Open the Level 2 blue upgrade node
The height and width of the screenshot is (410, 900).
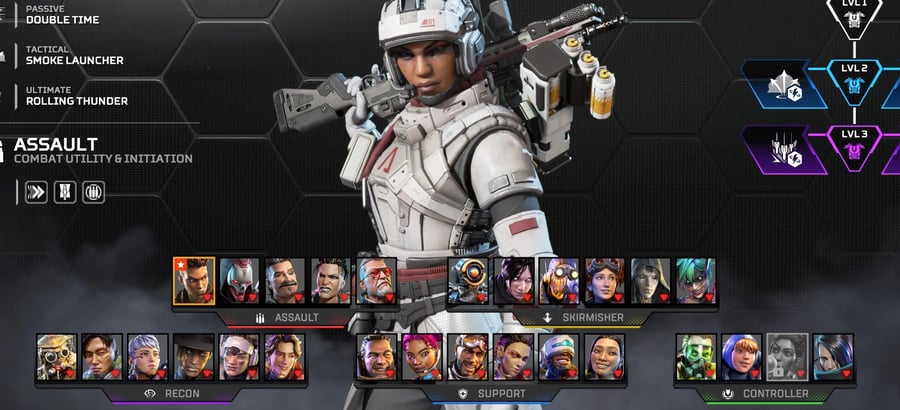click(x=854, y=84)
